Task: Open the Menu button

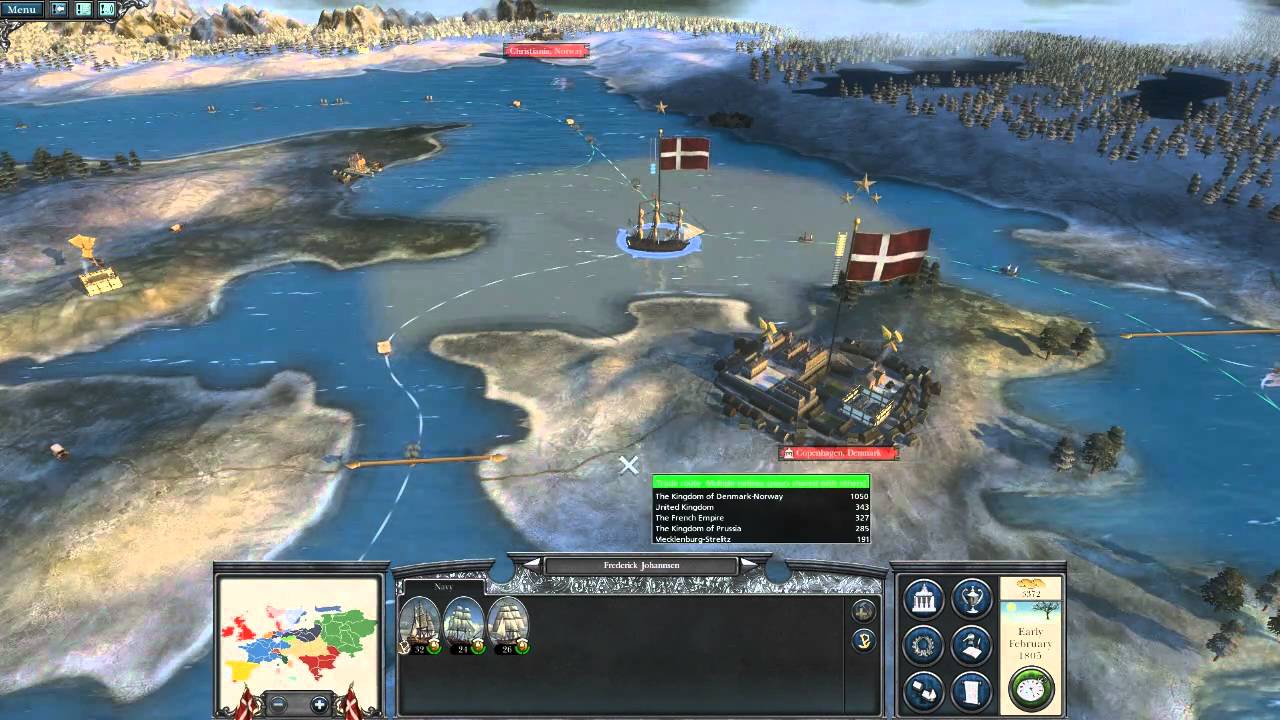Action: coord(22,10)
